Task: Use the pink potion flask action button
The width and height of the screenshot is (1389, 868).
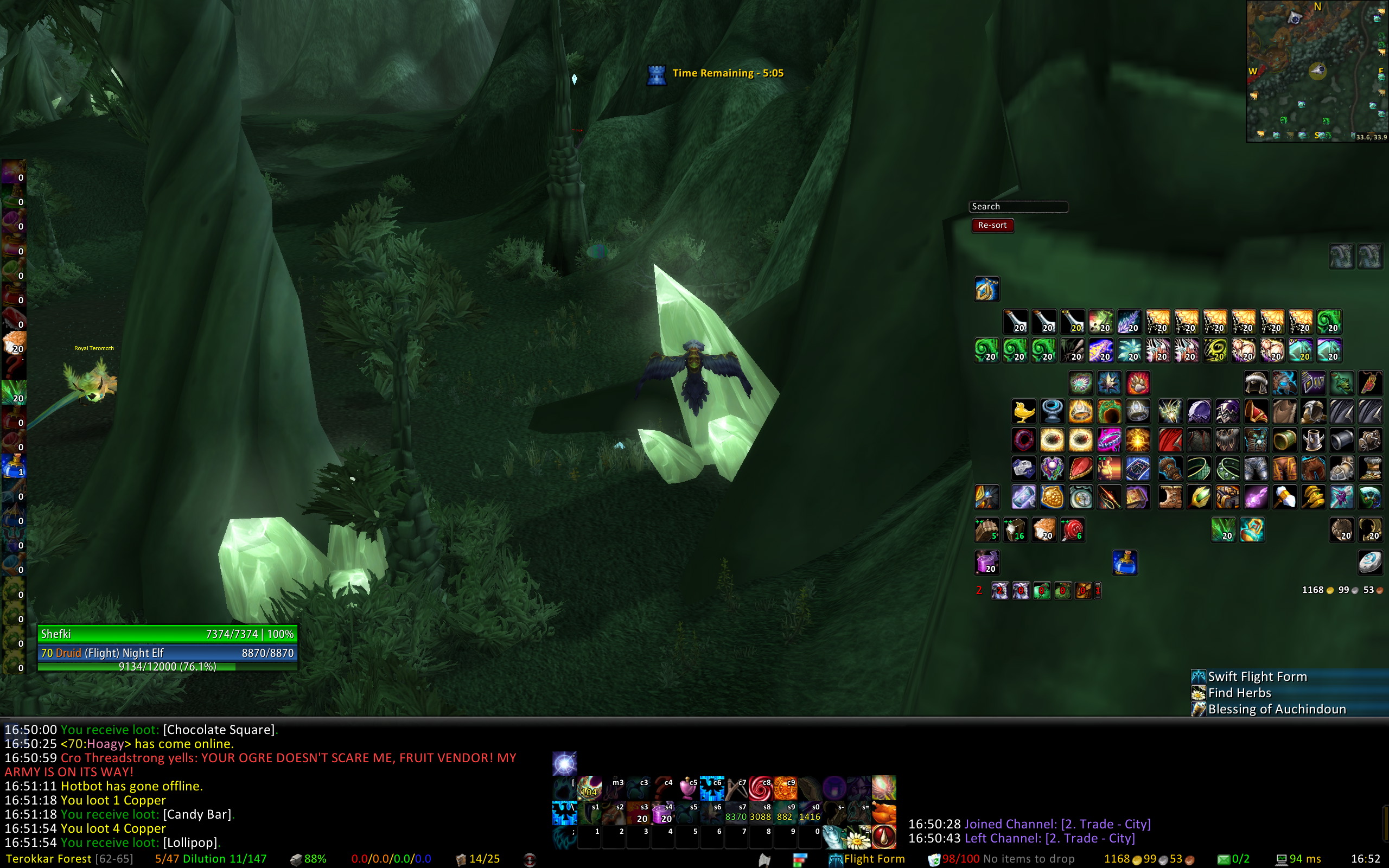Action: [687, 788]
